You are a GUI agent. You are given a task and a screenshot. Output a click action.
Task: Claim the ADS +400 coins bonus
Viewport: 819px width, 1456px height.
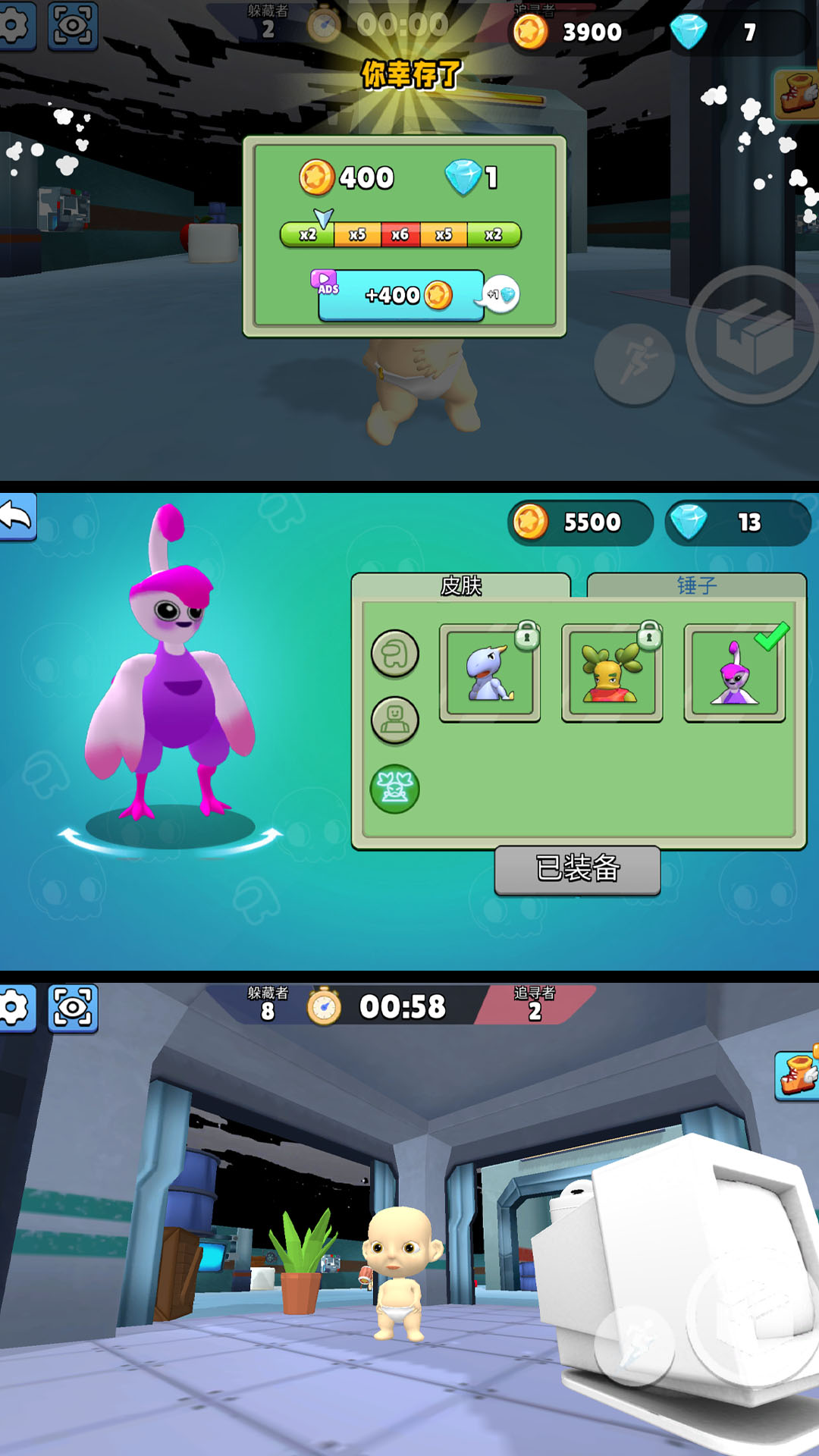[x=401, y=296]
